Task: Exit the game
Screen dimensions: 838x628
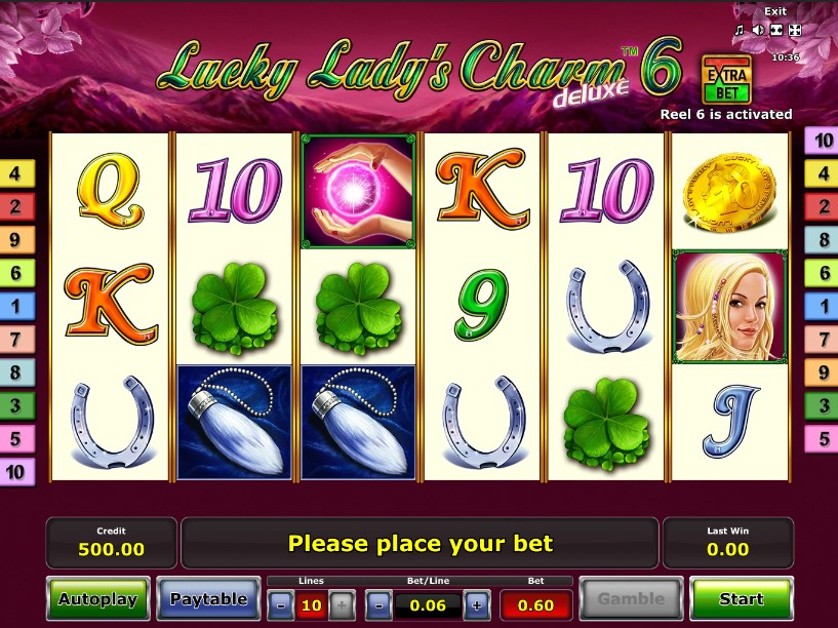Action: (x=775, y=12)
